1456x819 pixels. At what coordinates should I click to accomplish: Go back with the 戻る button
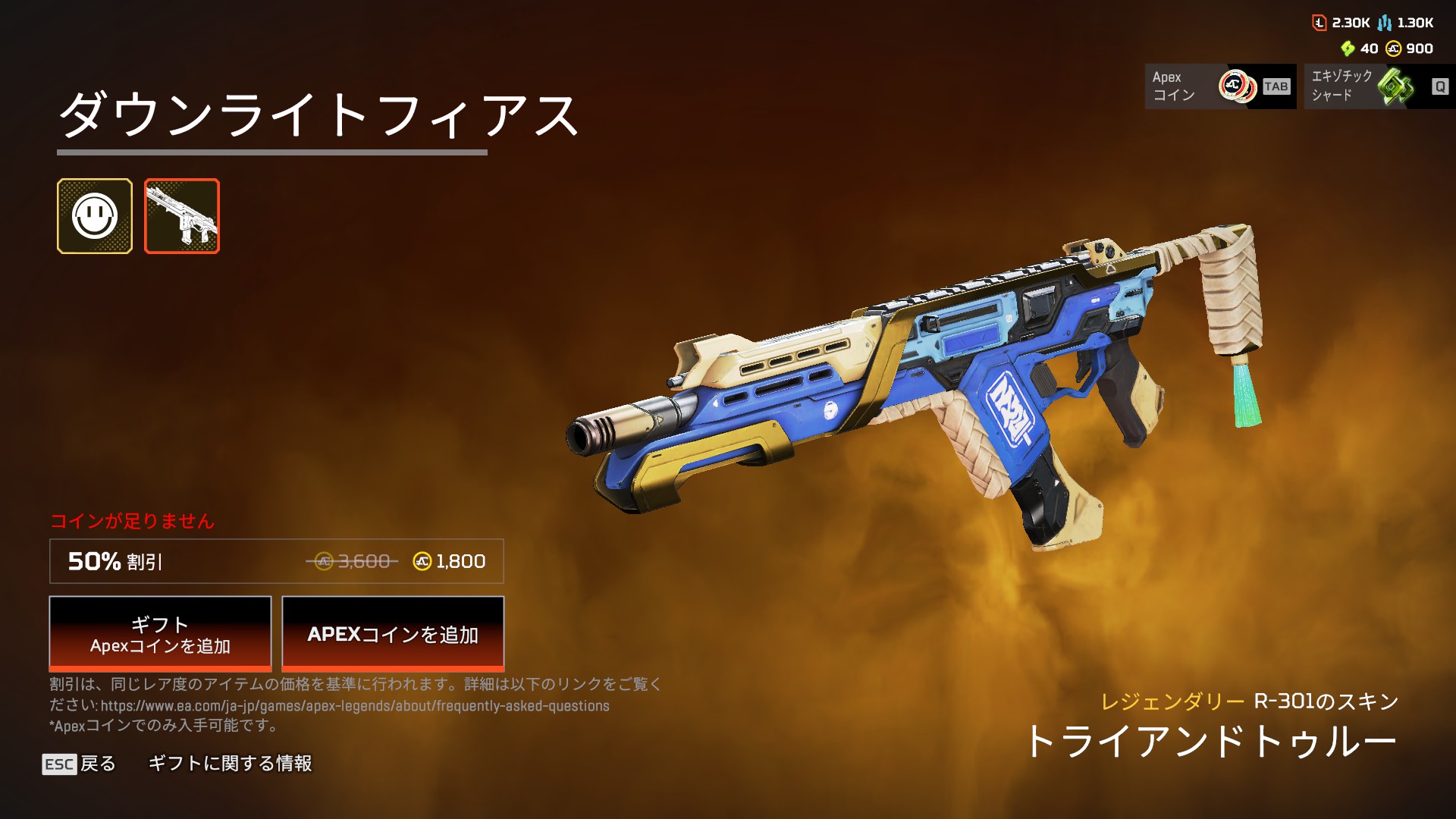[80, 764]
